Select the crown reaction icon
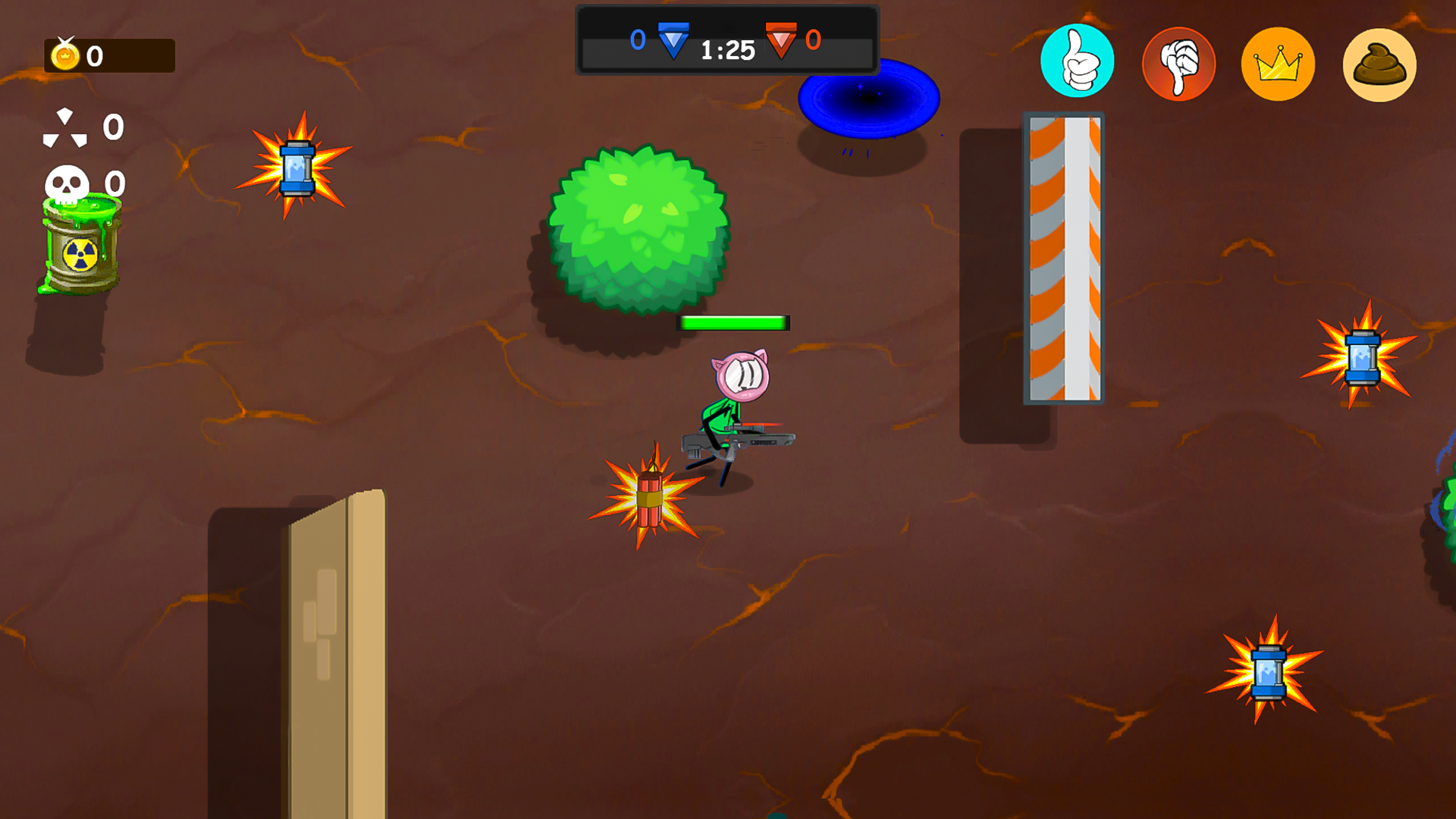Image resolution: width=1456 pixels, height=819 pixels. (1279, 64)
